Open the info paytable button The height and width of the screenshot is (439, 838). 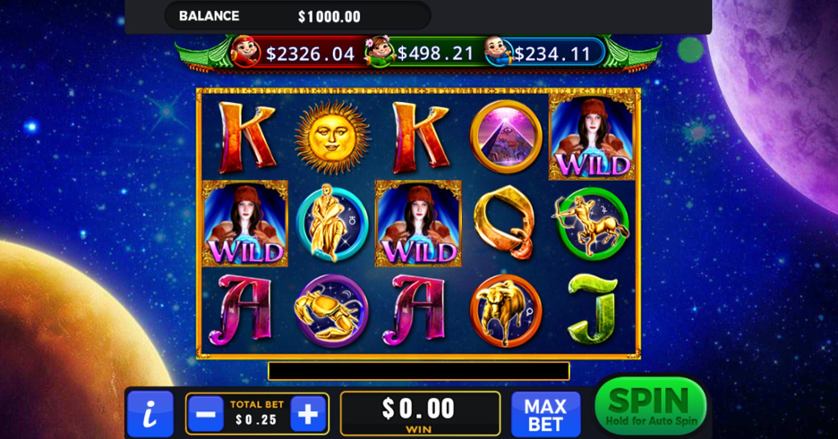click(x=150, y=413)
